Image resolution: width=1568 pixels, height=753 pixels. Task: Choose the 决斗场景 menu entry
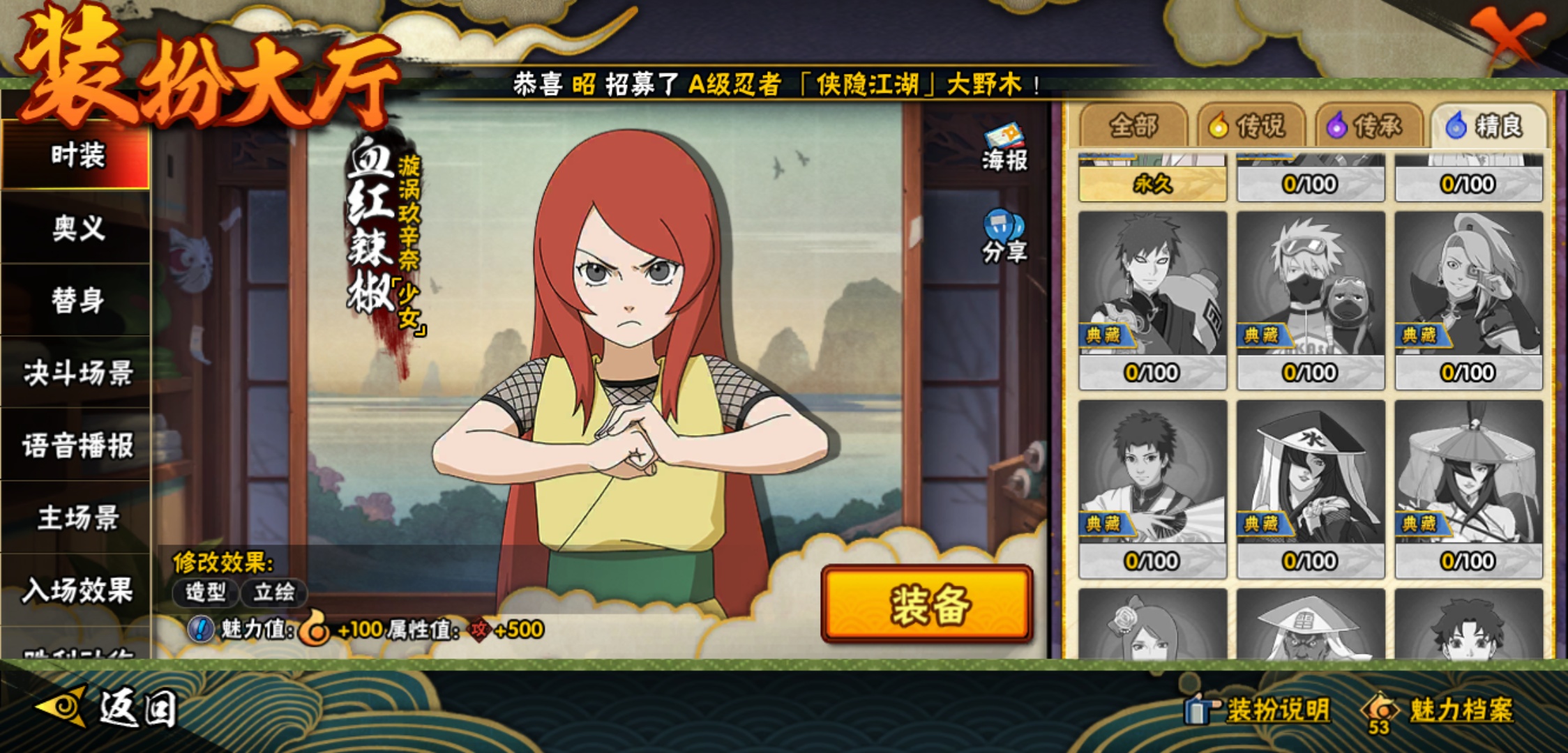pos(77,373)
